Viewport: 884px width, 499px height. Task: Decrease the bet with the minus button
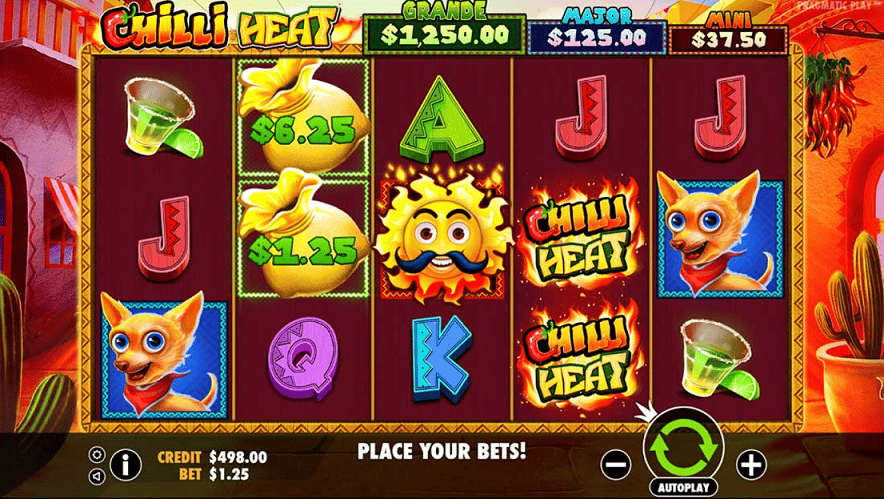pyautogui.click(x=617, y=464)
